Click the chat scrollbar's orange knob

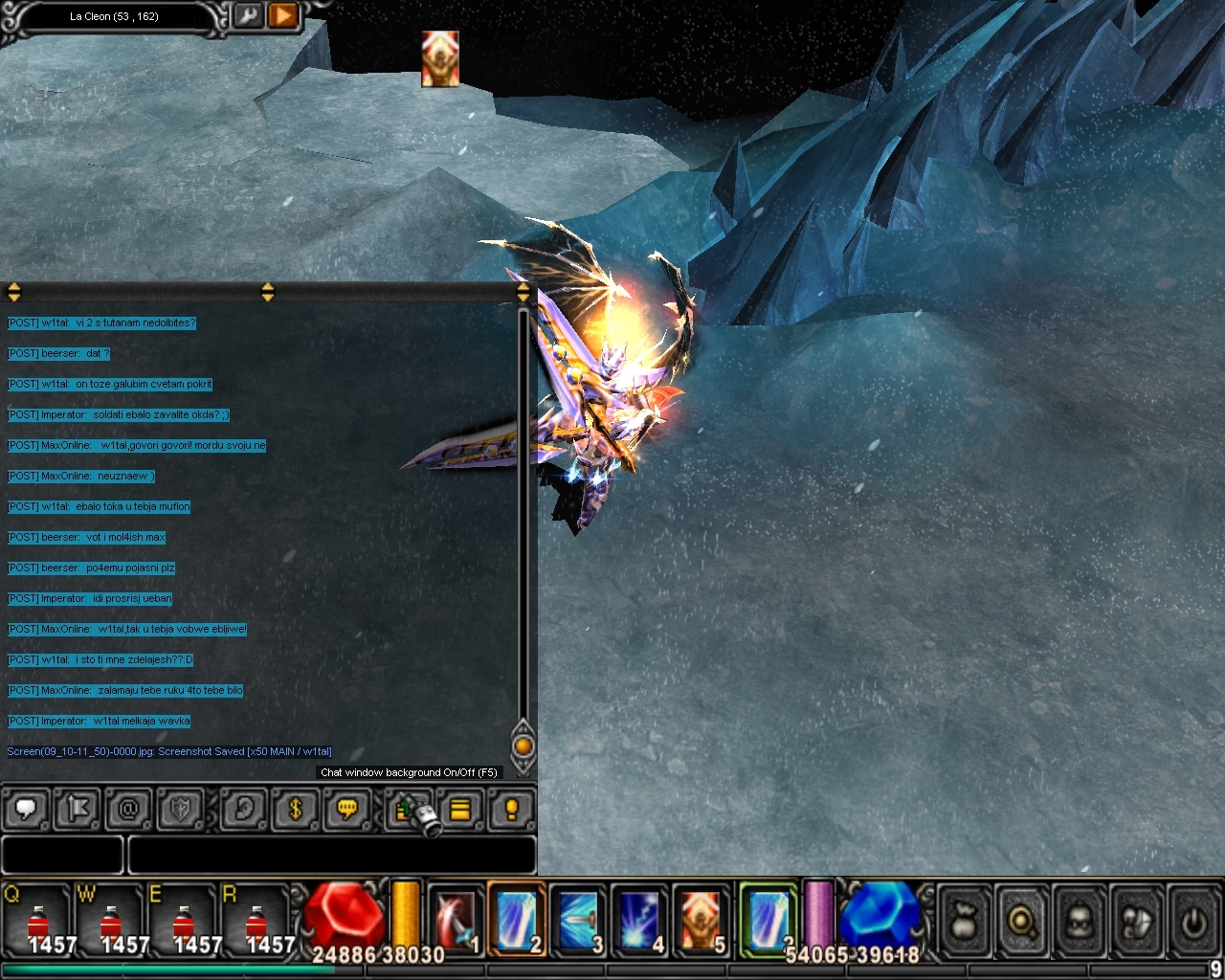pos(523,746)
